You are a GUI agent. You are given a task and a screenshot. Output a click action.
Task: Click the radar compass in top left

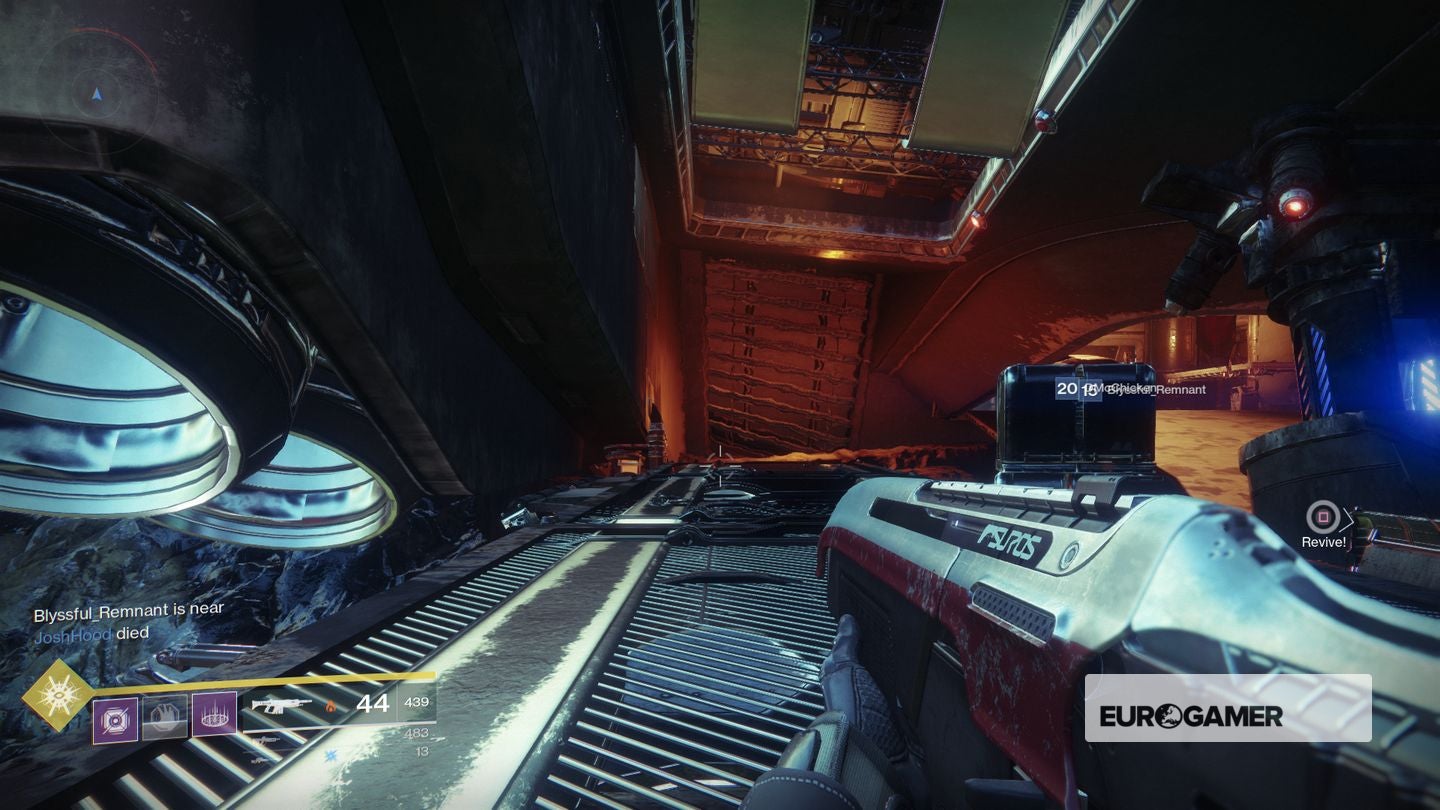tap(95, 95)
